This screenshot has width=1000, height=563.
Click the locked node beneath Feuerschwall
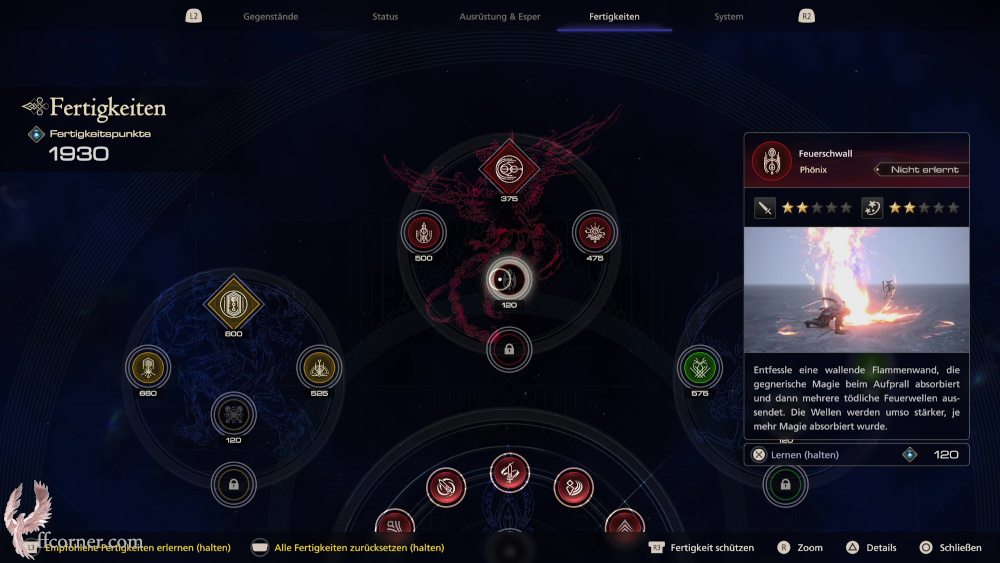tap(509, 350)
